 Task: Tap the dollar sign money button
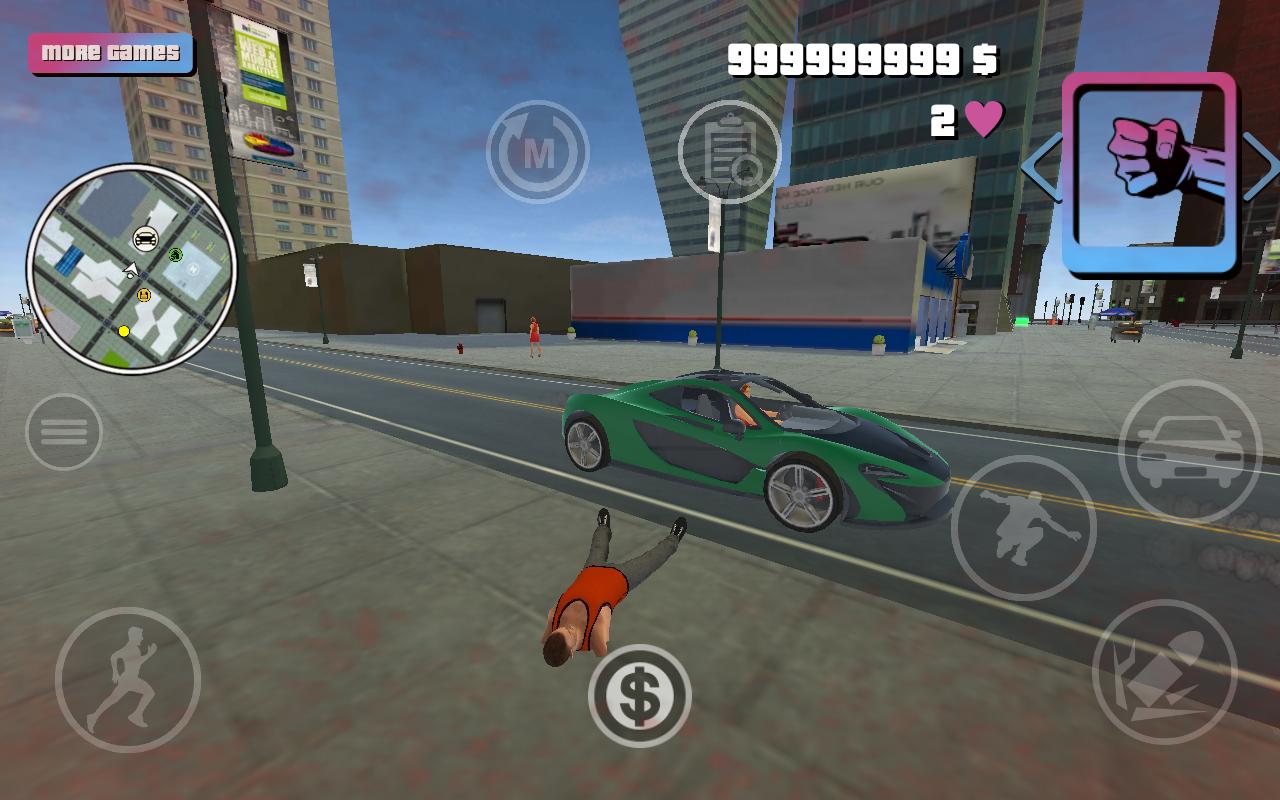click(x=640, y=696)
